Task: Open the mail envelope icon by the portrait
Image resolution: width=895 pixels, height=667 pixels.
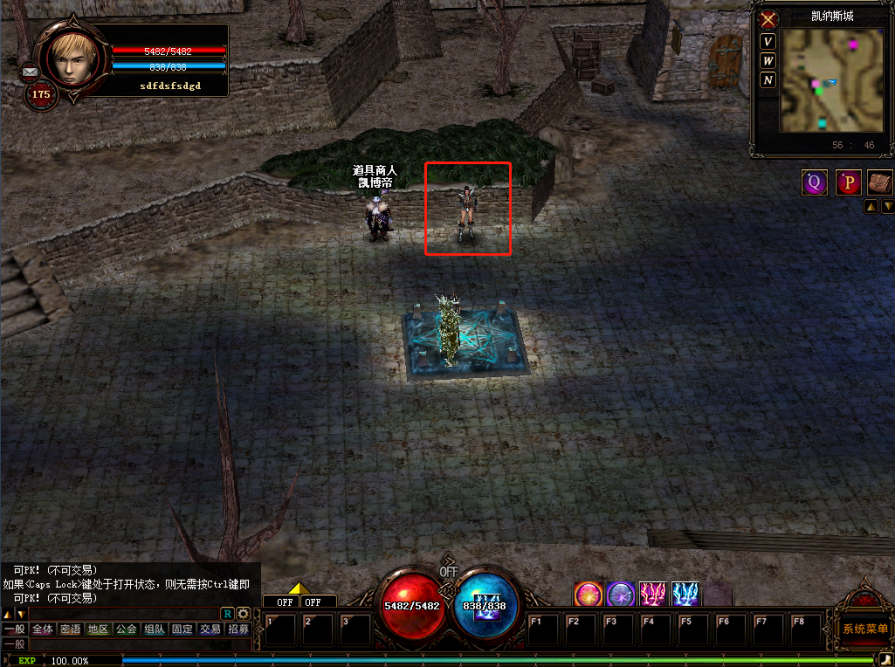Action: coord(29,72)
